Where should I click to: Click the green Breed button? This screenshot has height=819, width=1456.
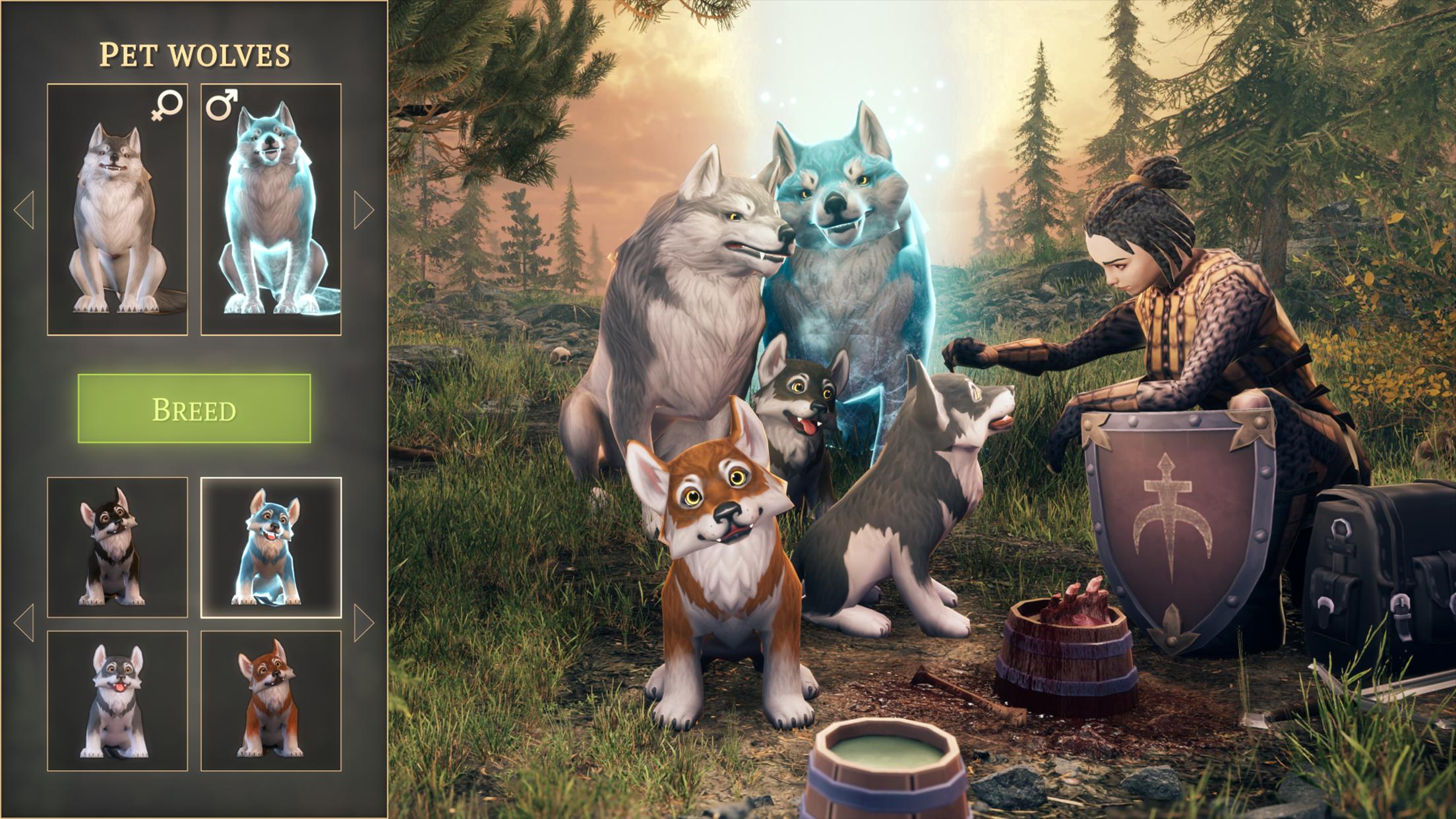(x=194, y=408)
